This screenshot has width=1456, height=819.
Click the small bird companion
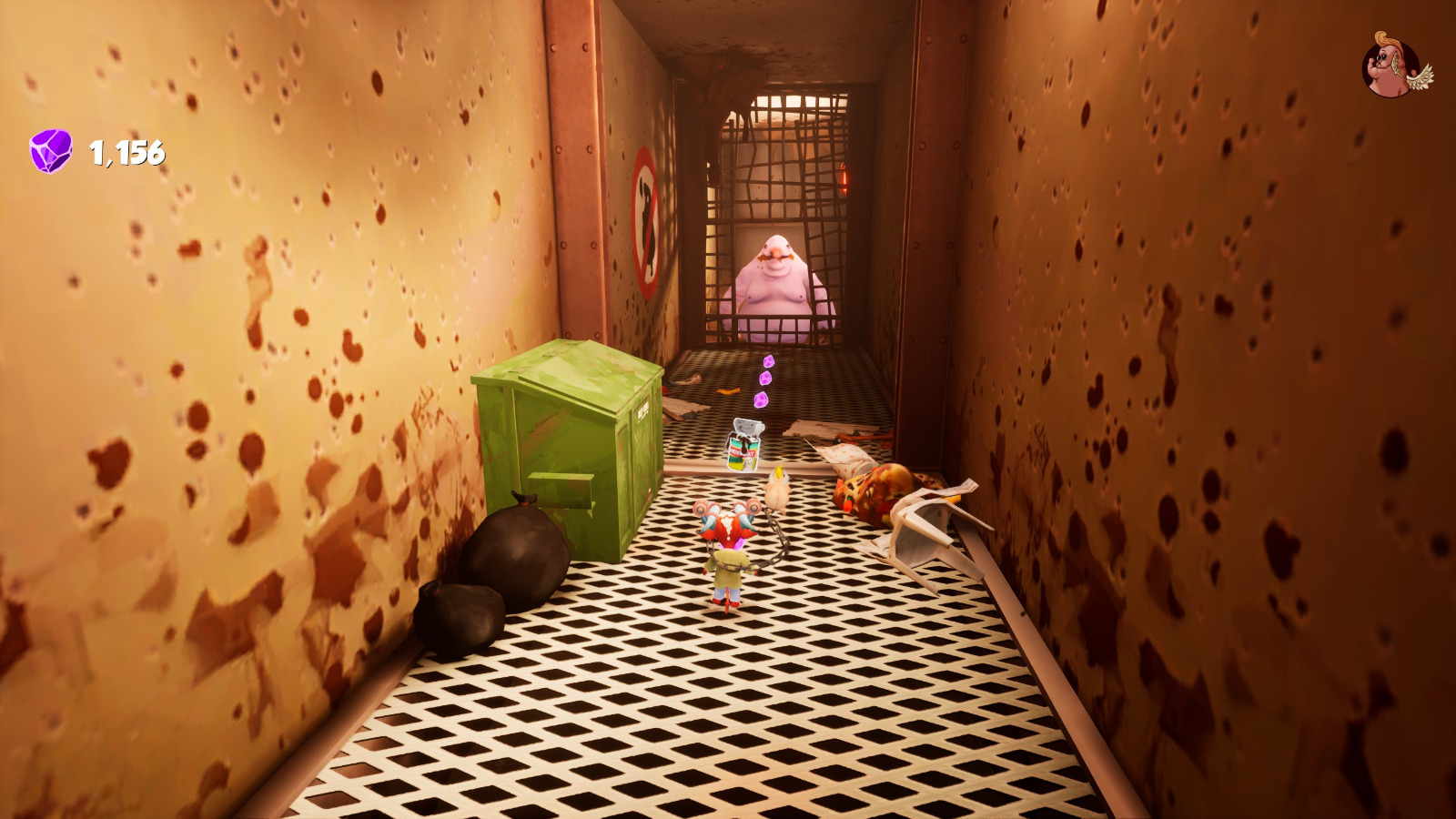pyautogui.click(x=776, y=491)
